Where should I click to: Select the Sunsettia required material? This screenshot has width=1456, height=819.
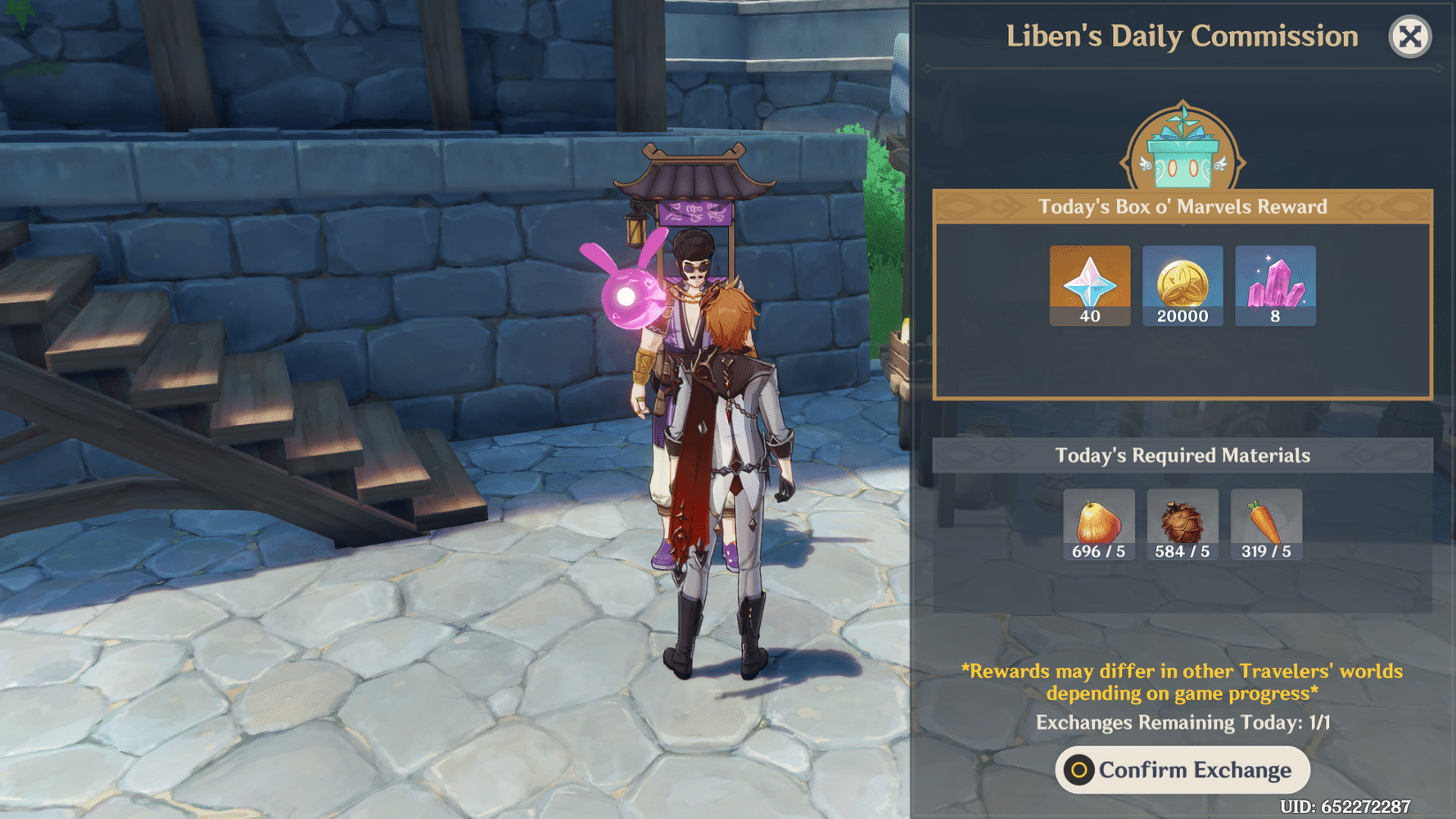click(x=1098, y=524)
